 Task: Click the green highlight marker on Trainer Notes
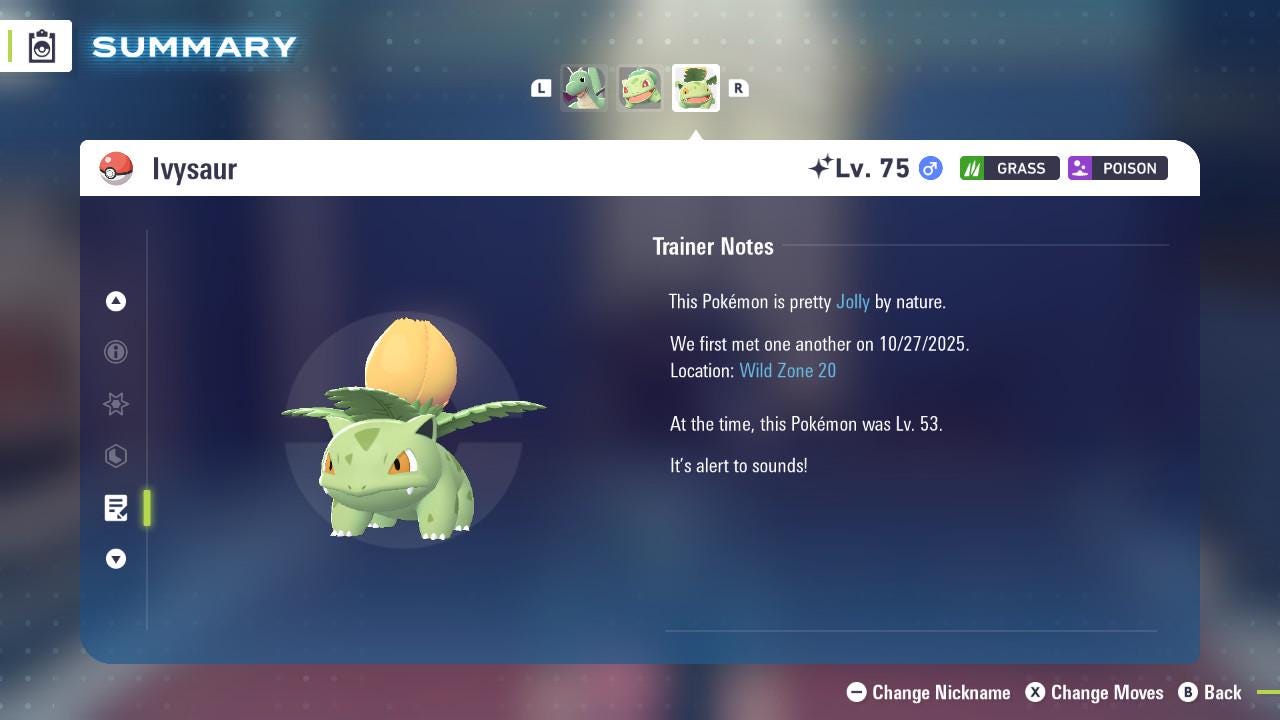pos(147,508)
